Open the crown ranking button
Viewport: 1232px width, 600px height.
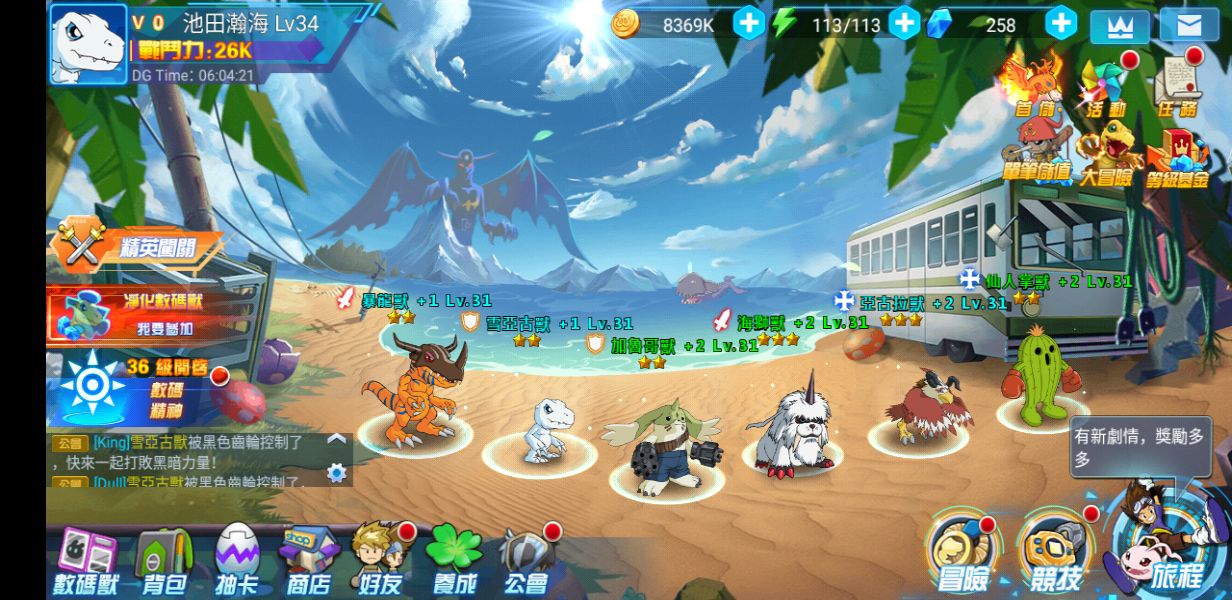[x=1119, y=26]
